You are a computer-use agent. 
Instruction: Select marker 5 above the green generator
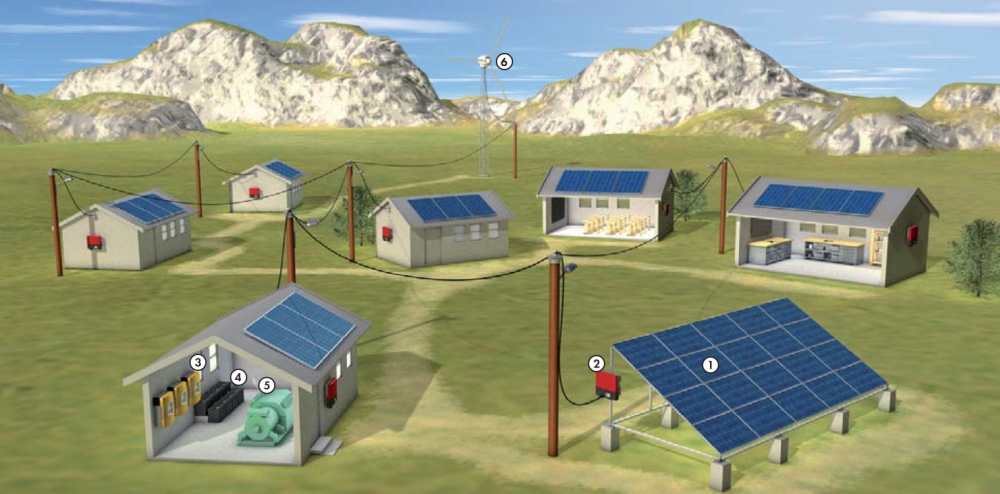pos(266,384)
